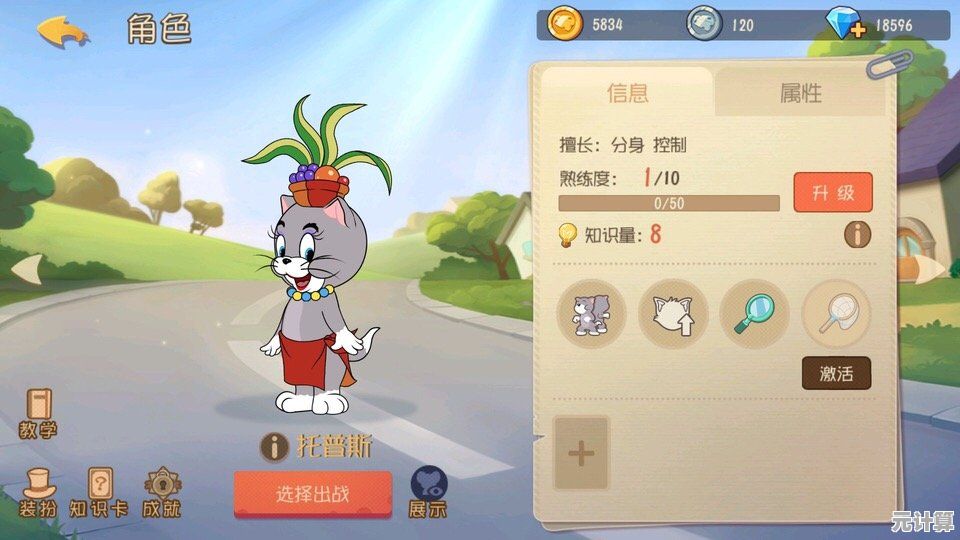Go back with the yellow arrow

coord(62,29)
